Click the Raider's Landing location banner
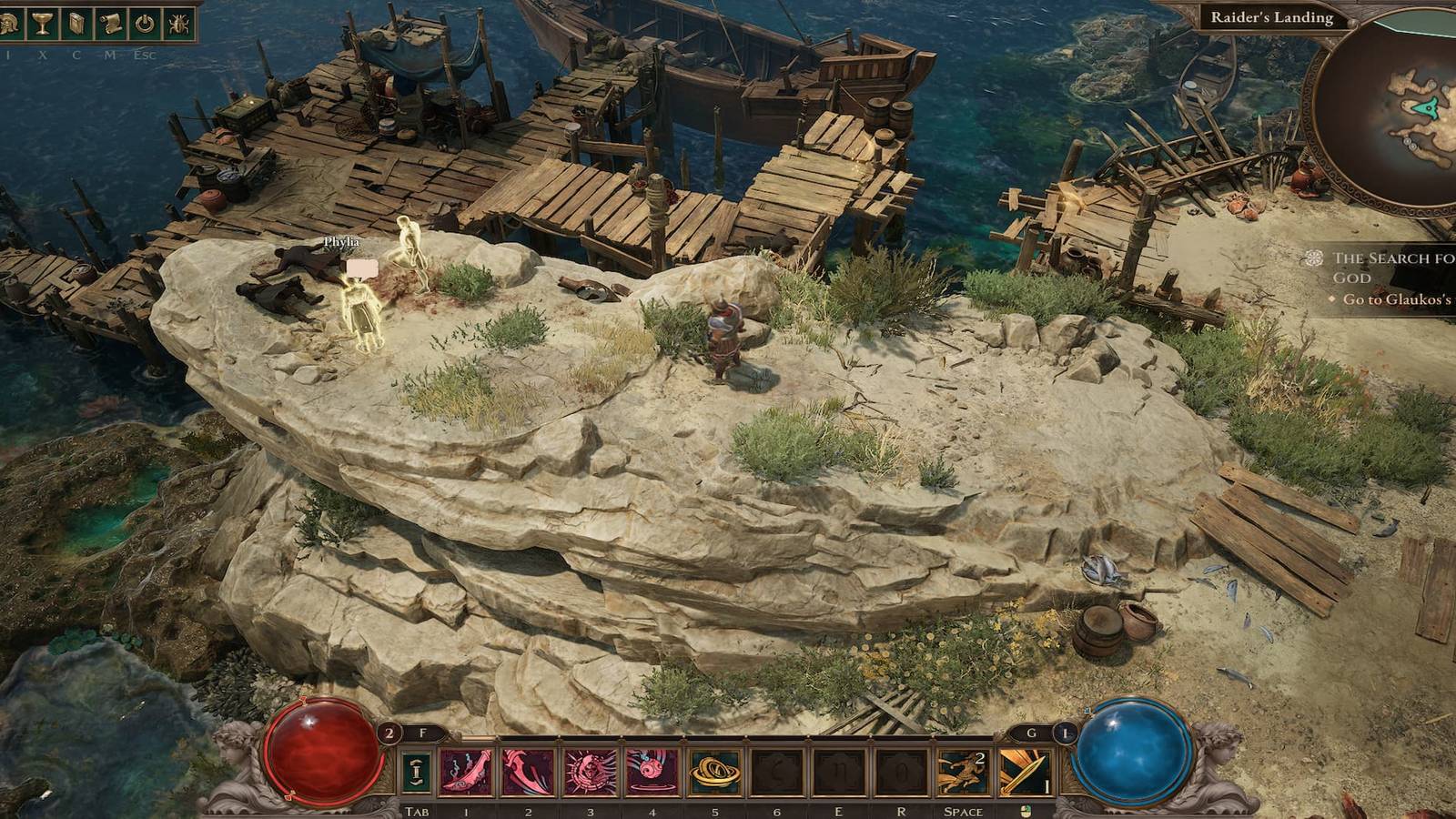 (1274, 15)
